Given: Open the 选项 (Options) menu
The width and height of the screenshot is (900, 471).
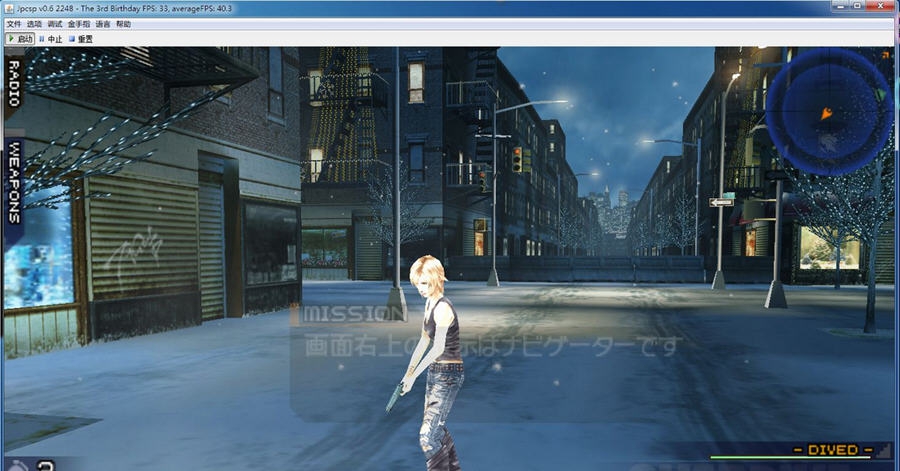Looking at the screenshot, I should (x=35, y=24).
